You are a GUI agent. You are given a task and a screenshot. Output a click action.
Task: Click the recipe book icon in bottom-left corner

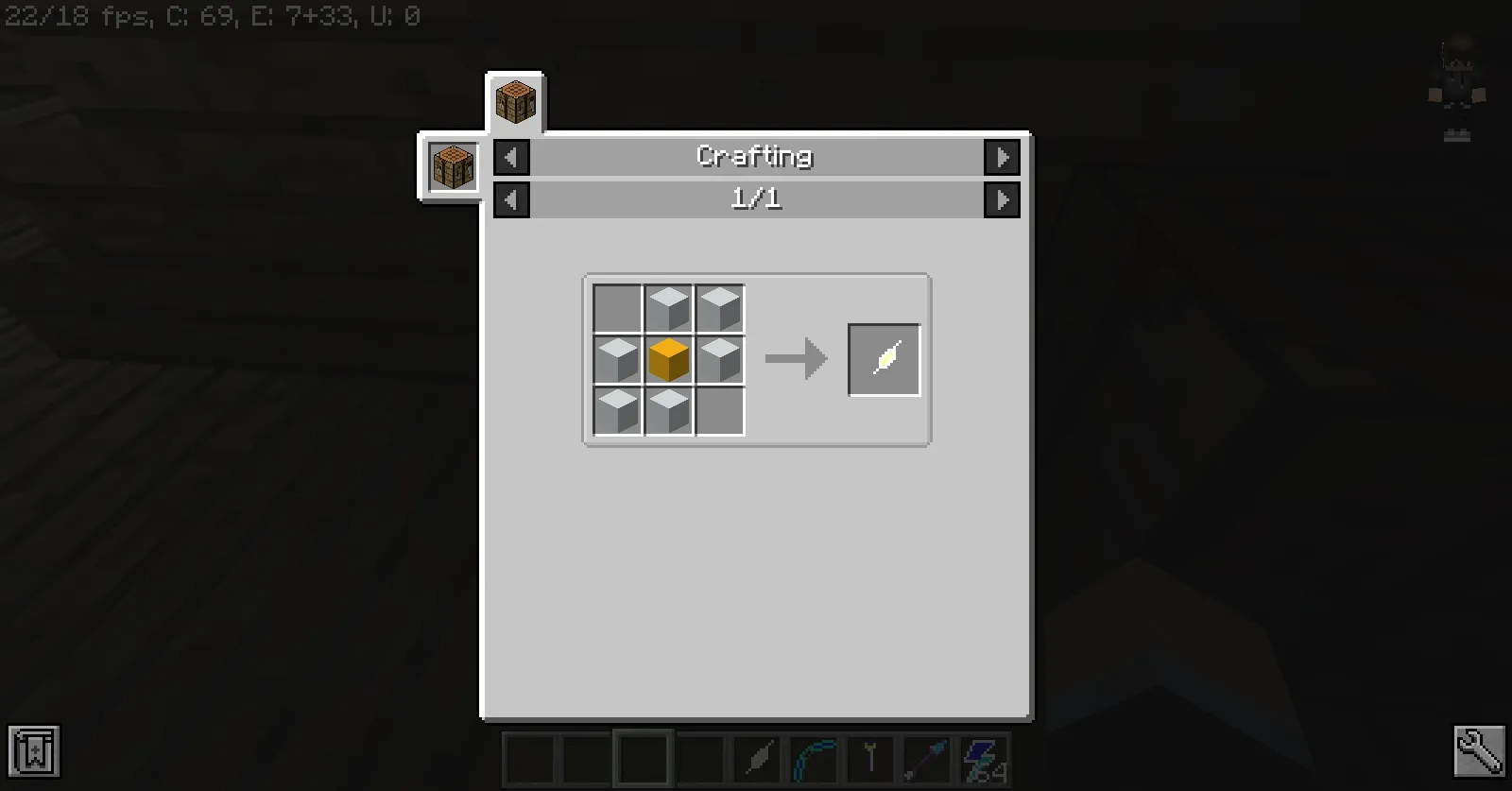coord(35,751)
